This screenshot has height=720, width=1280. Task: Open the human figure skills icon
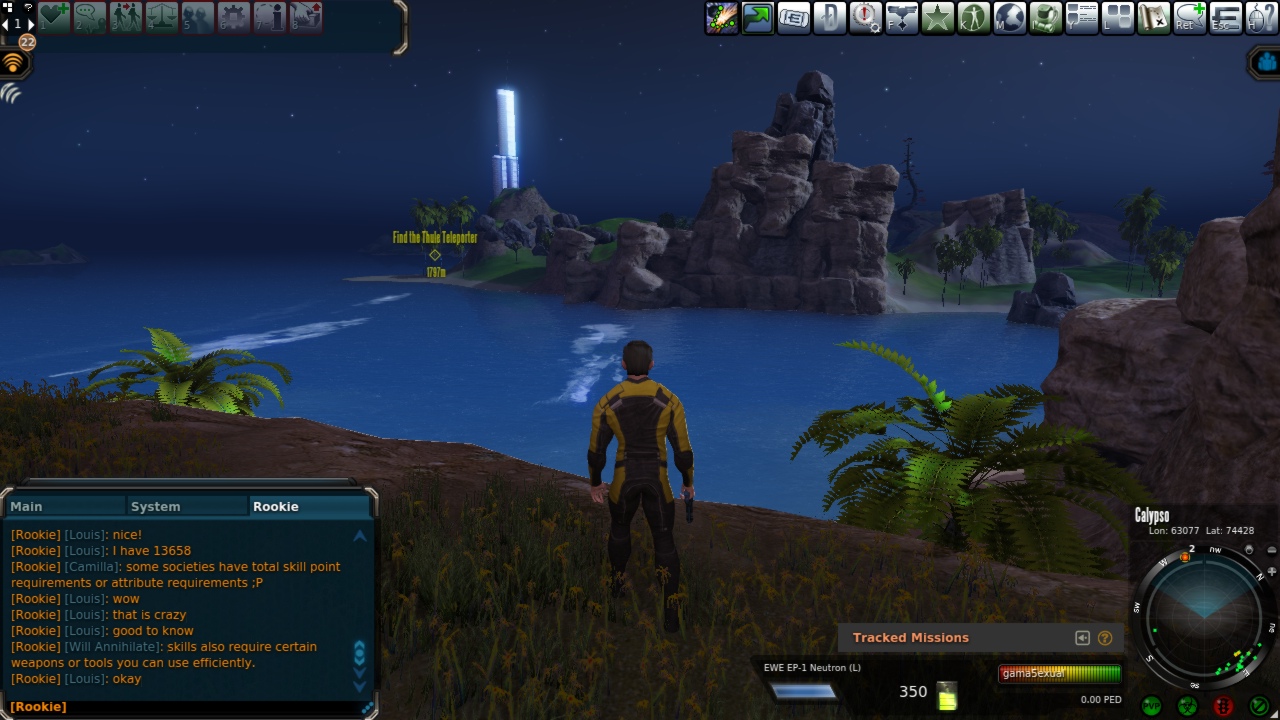coord(973,17)
